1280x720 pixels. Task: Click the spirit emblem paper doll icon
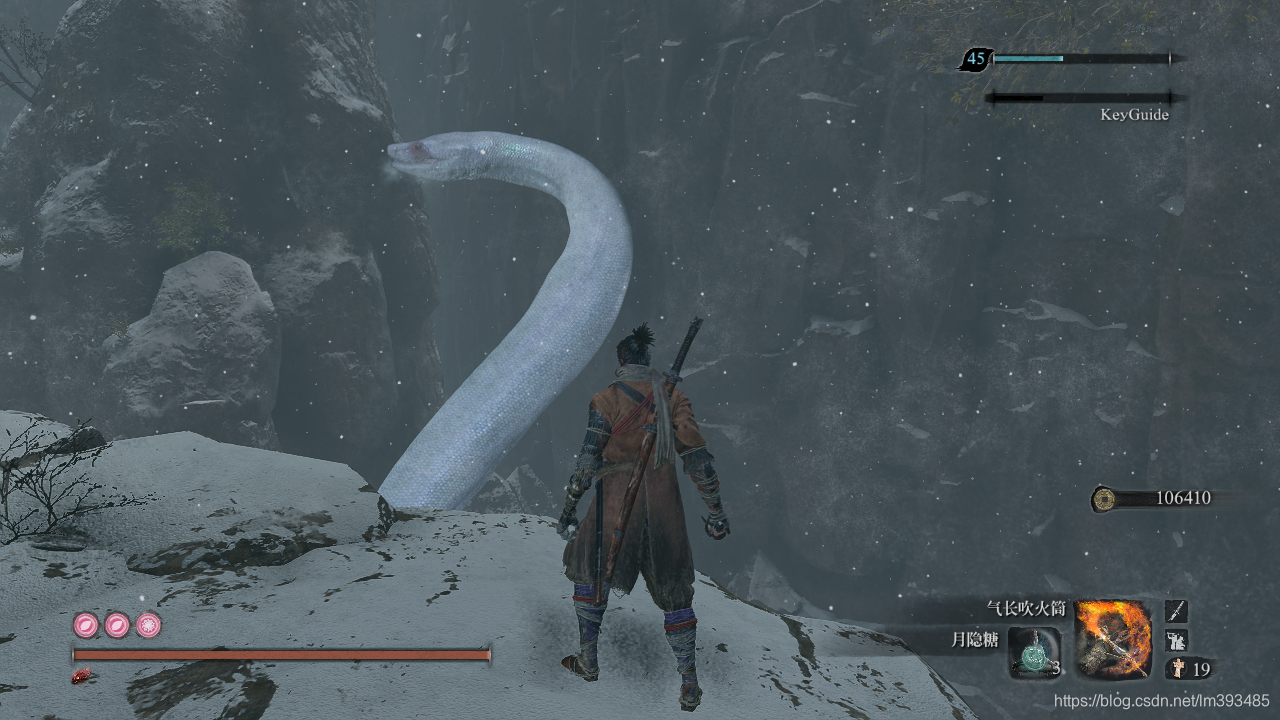(1176, 668)
